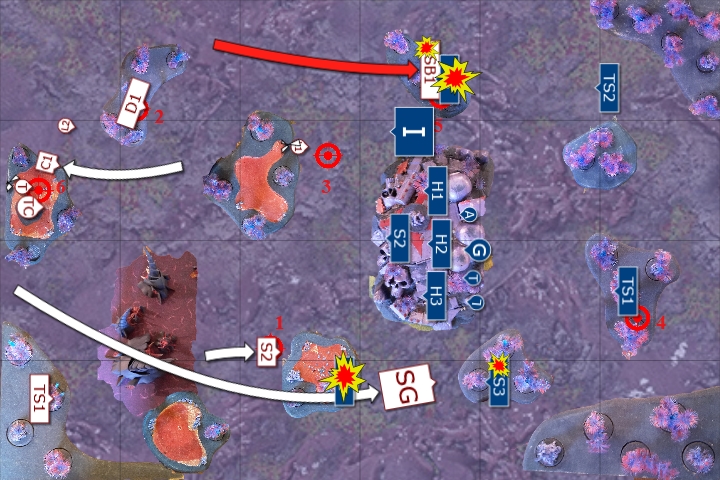Select the white SG unit token

pyautogui.click(x=406, y=382)
